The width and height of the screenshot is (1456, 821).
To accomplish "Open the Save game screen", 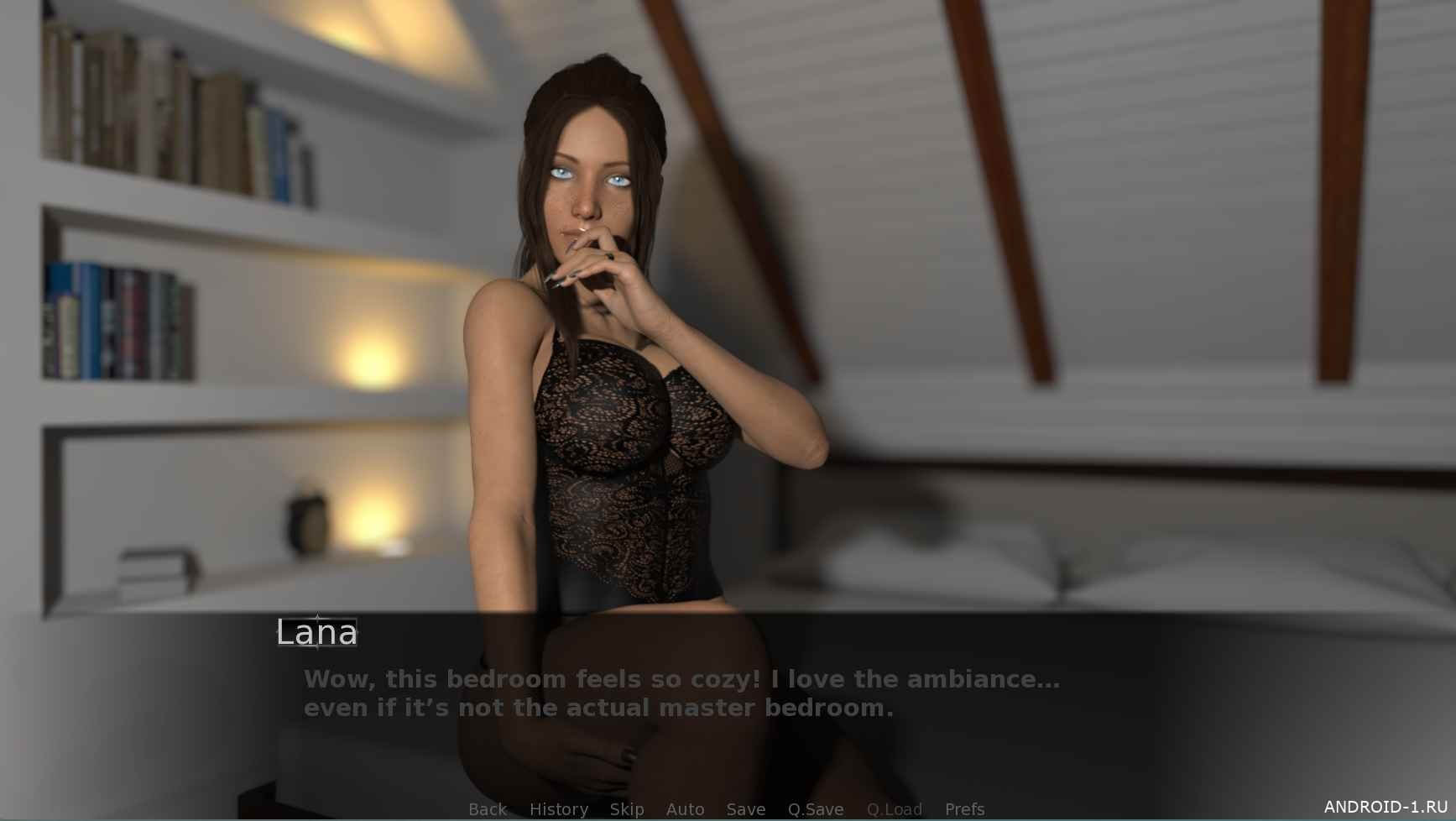I will tap(745, 809).
